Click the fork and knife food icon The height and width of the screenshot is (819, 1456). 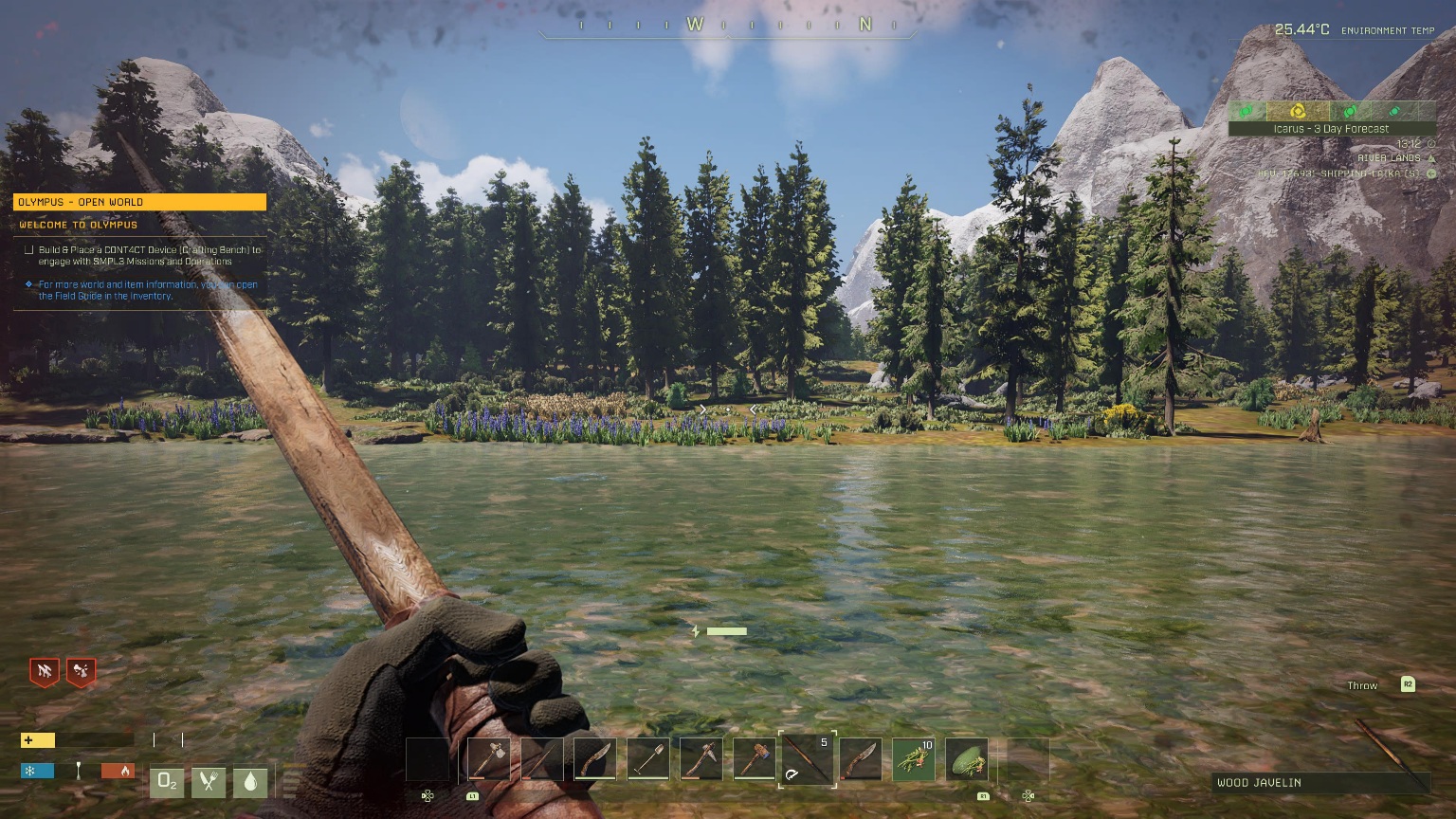(209, 781)
